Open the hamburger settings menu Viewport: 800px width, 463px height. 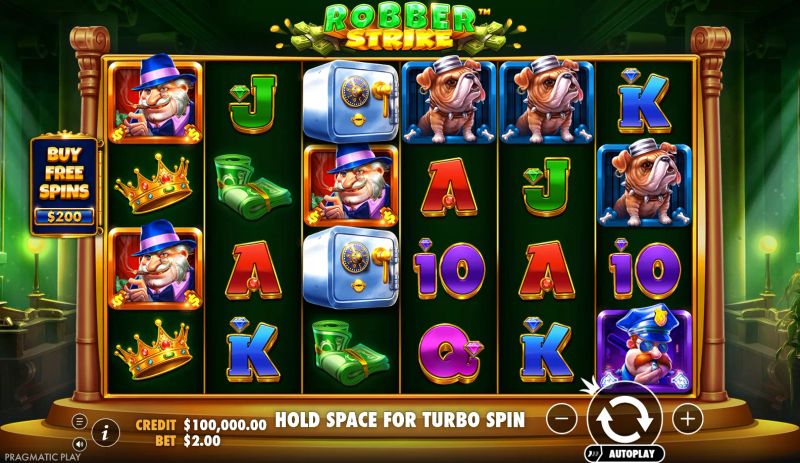click(x=80, y=421)
